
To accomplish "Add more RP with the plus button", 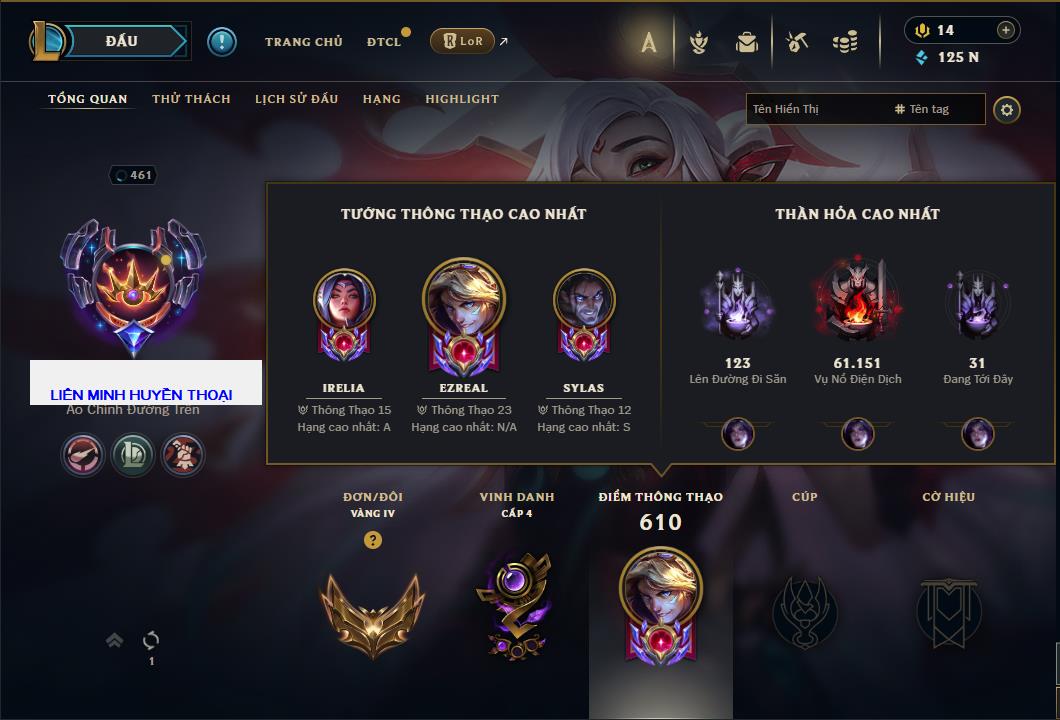I will 1006,30.
